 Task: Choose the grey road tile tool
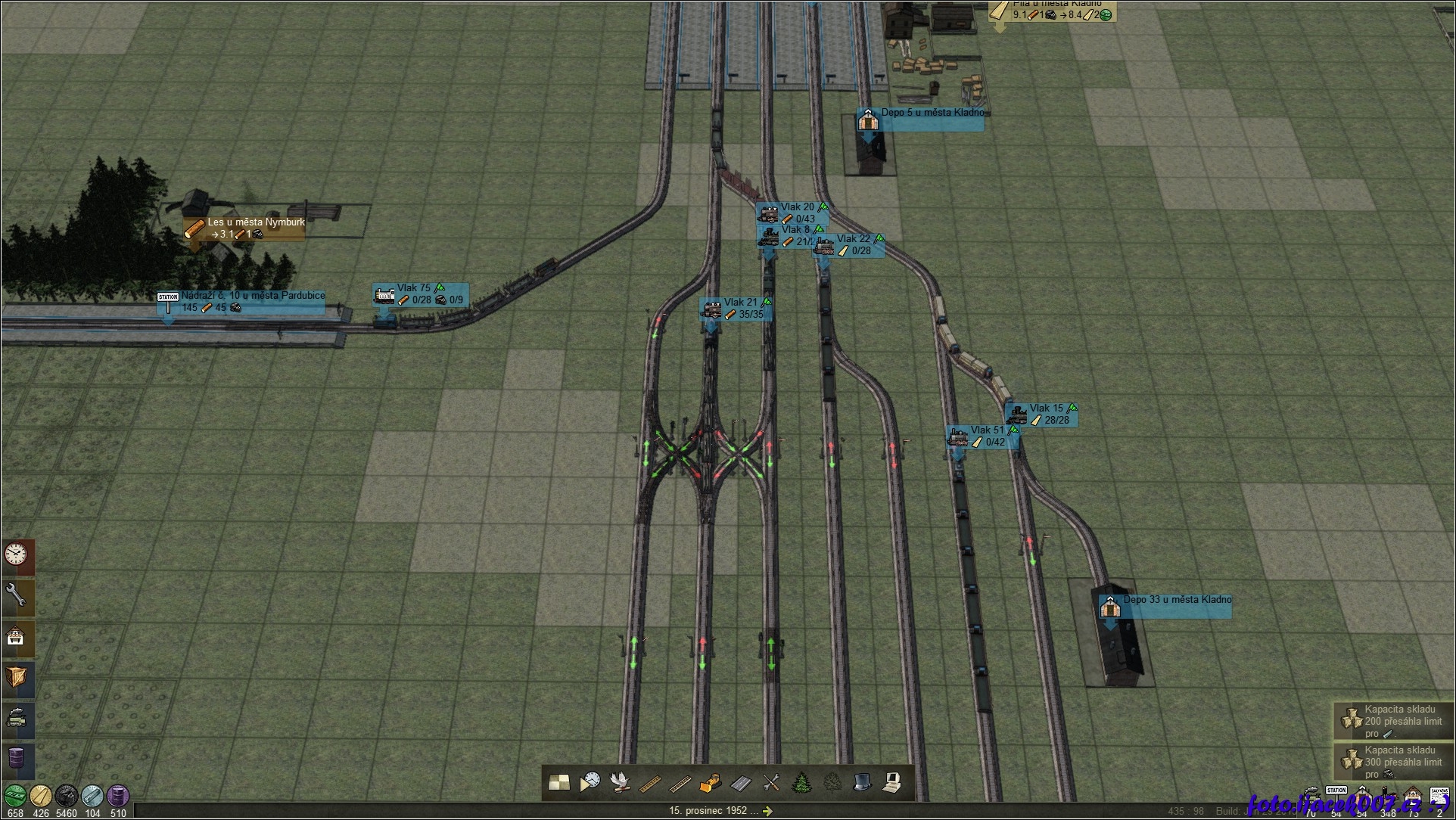740,783
